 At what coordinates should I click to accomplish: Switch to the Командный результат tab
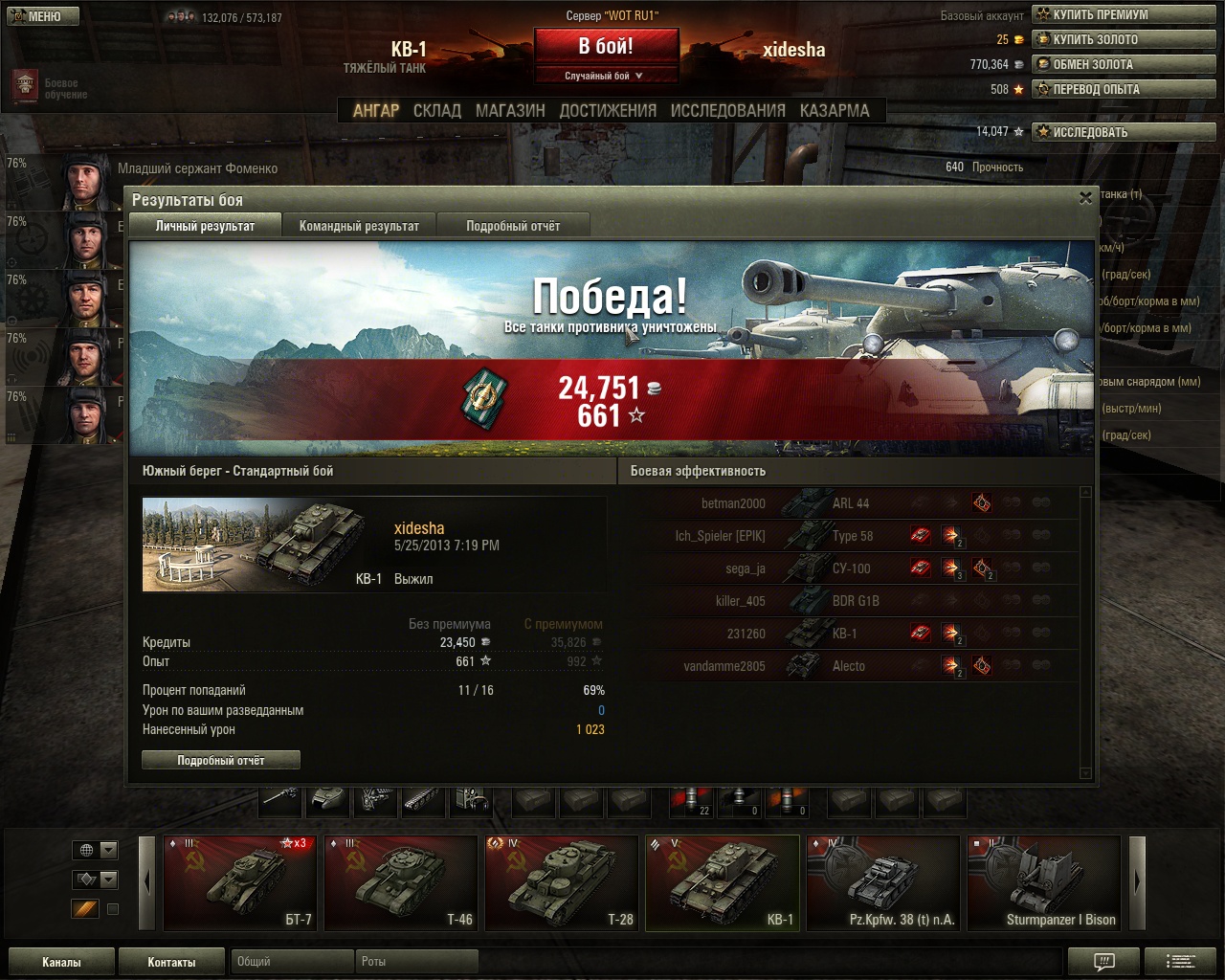(359, 225)
